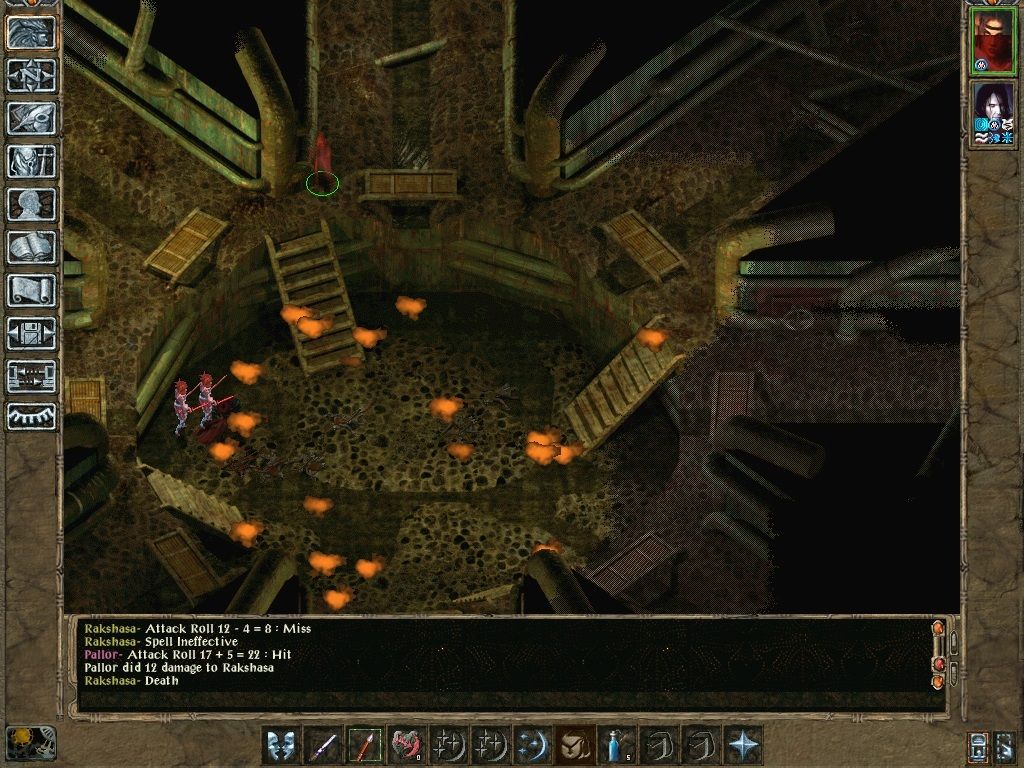Click the single crescent moon spell slot

529,745
